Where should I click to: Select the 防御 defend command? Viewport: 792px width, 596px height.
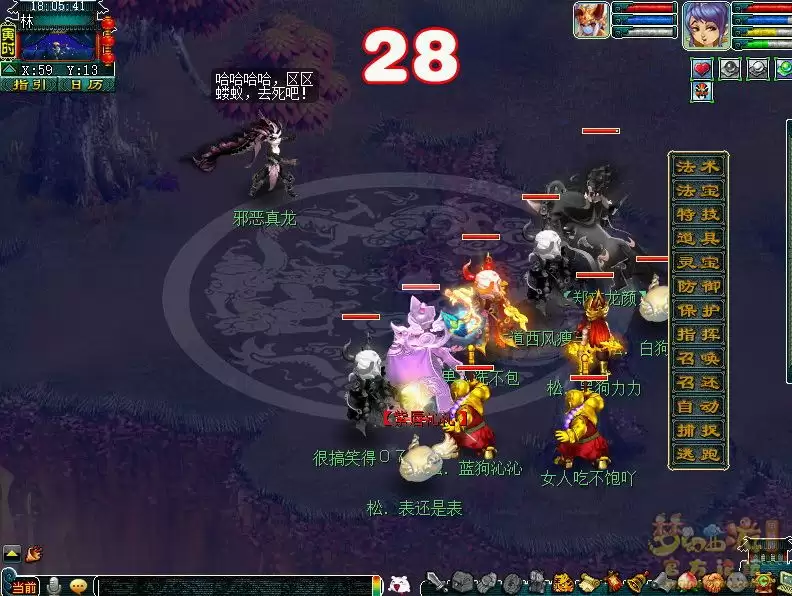pyautogui.click(x=698, y=286)
